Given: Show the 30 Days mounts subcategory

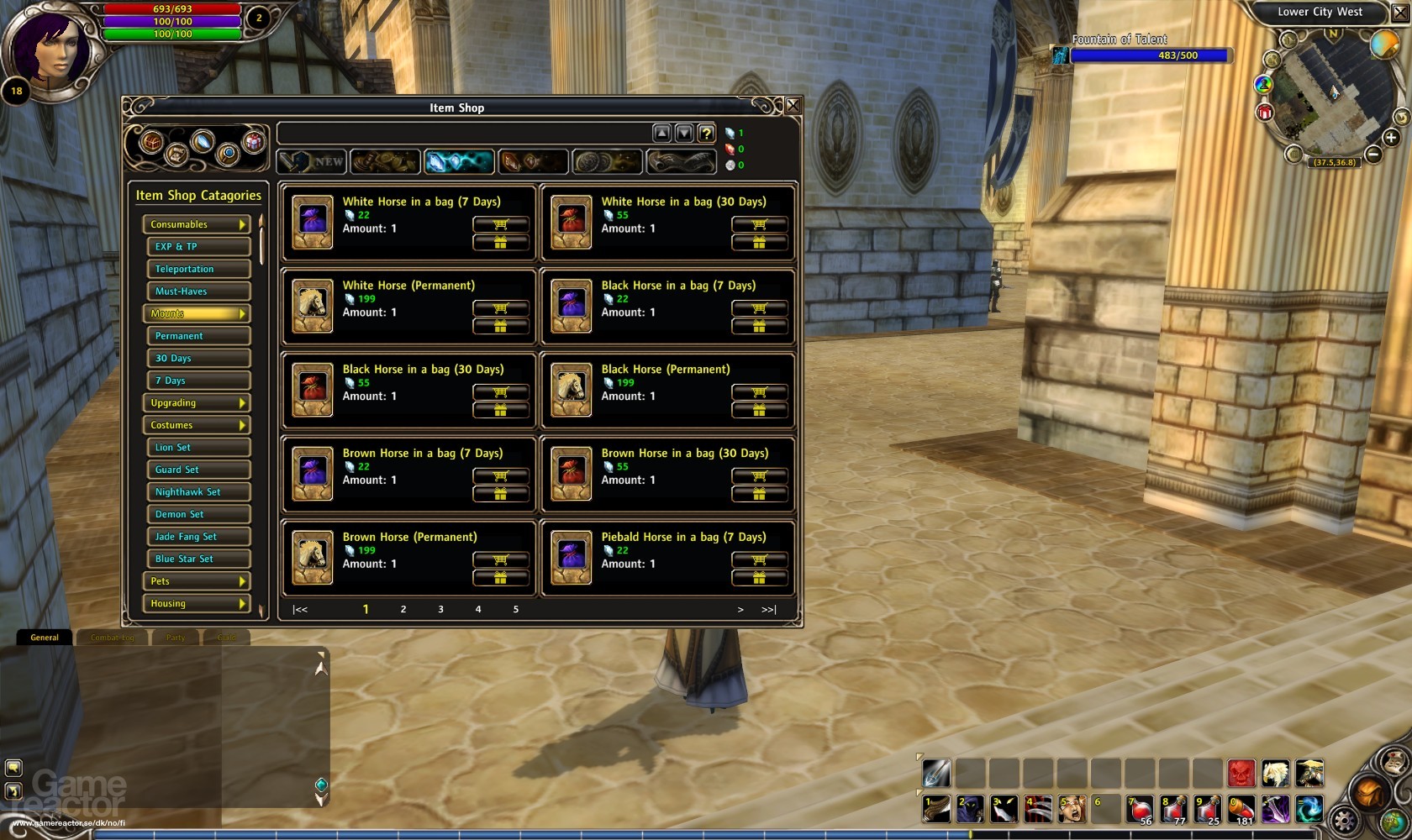Looking at the screenshot, I should 198,358.
